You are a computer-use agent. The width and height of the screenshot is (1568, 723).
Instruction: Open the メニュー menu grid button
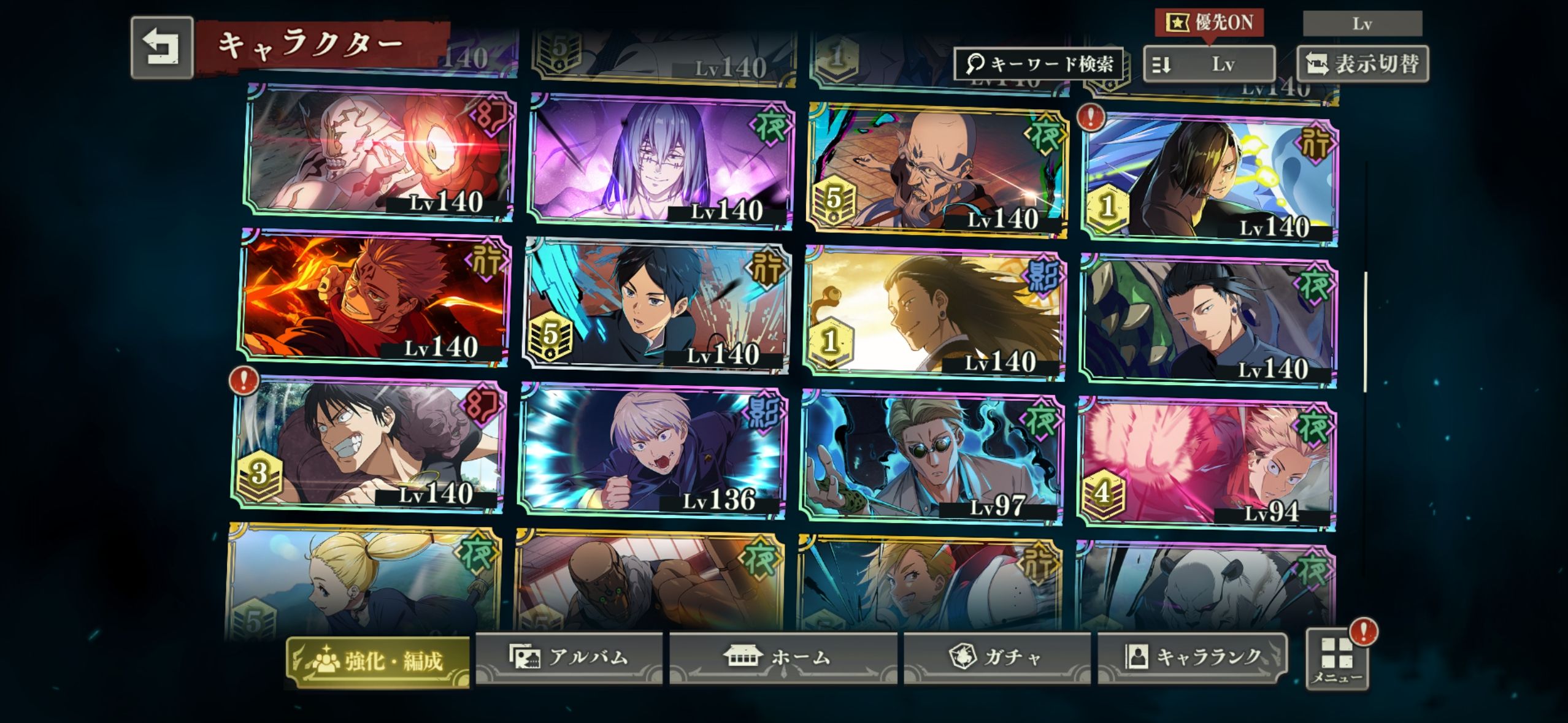tap(1337, 660)
